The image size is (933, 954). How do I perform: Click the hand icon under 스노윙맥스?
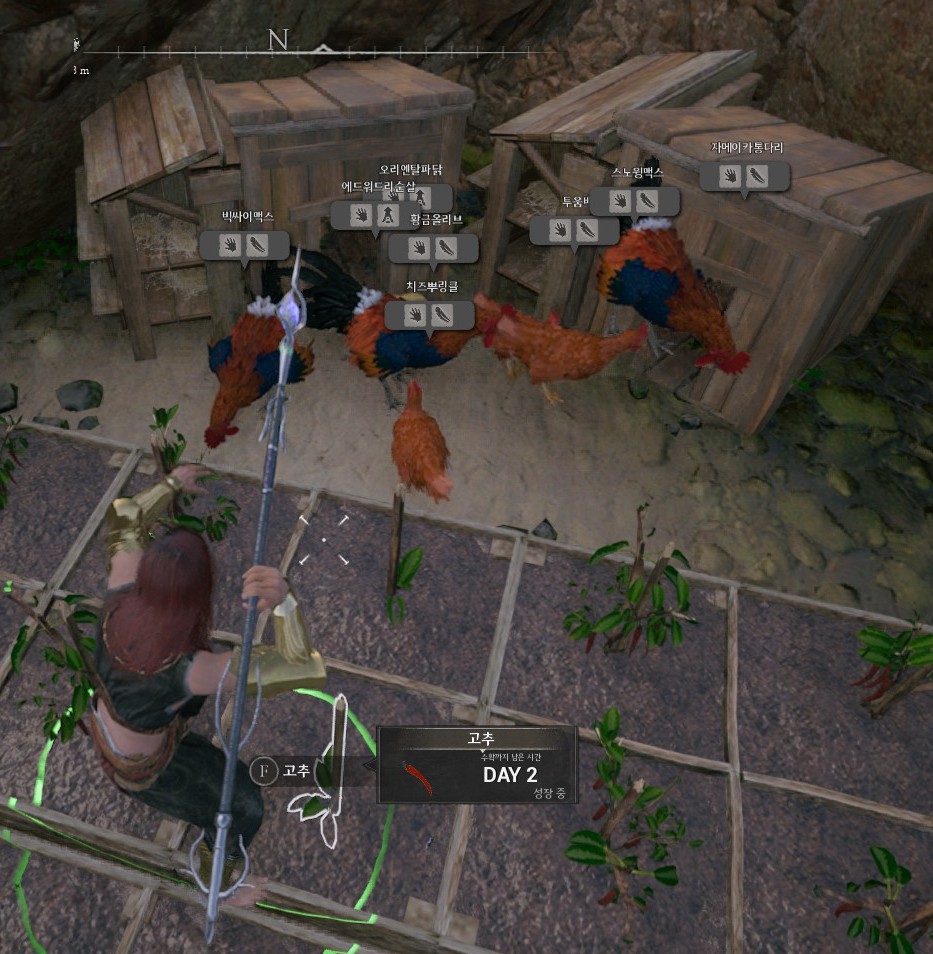point(620,201)
